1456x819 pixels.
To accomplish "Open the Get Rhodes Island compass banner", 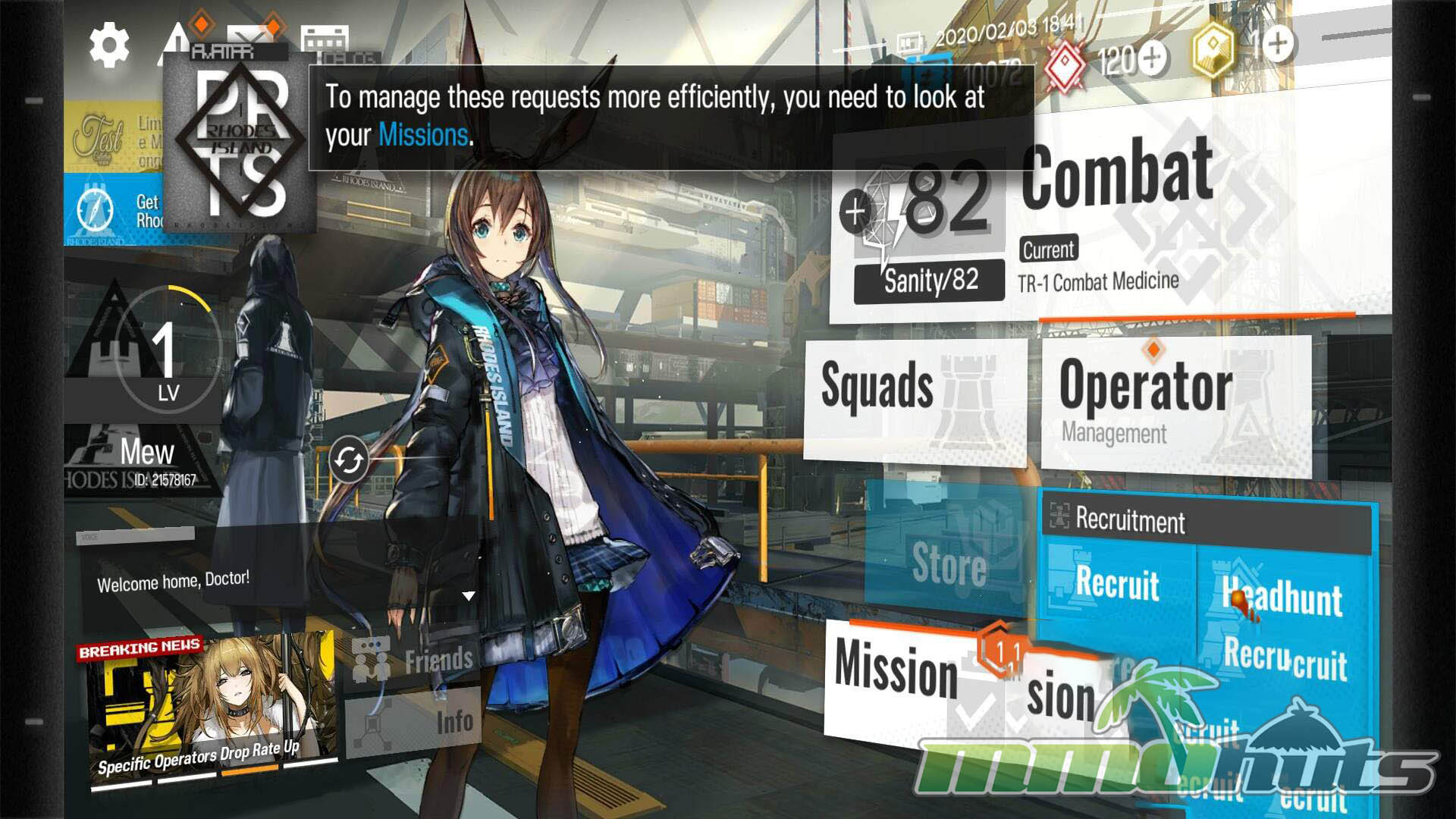I will 114,210.
